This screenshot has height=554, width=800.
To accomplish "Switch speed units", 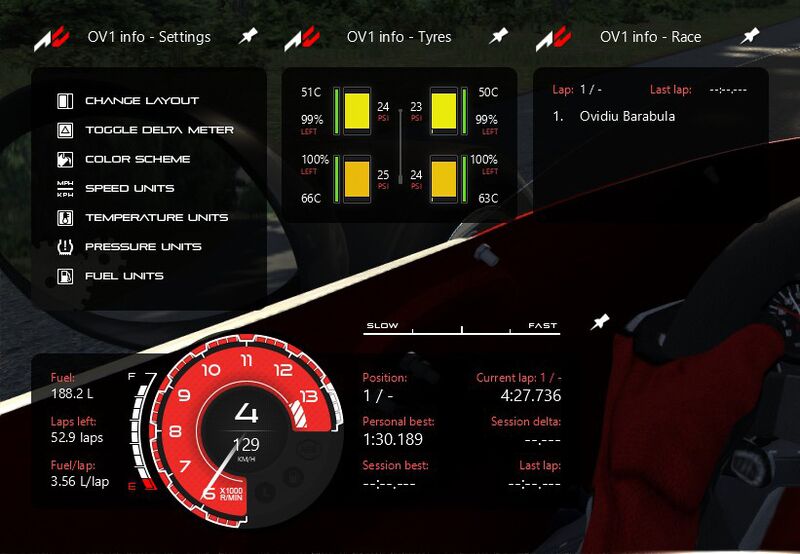I will (129, 188).
